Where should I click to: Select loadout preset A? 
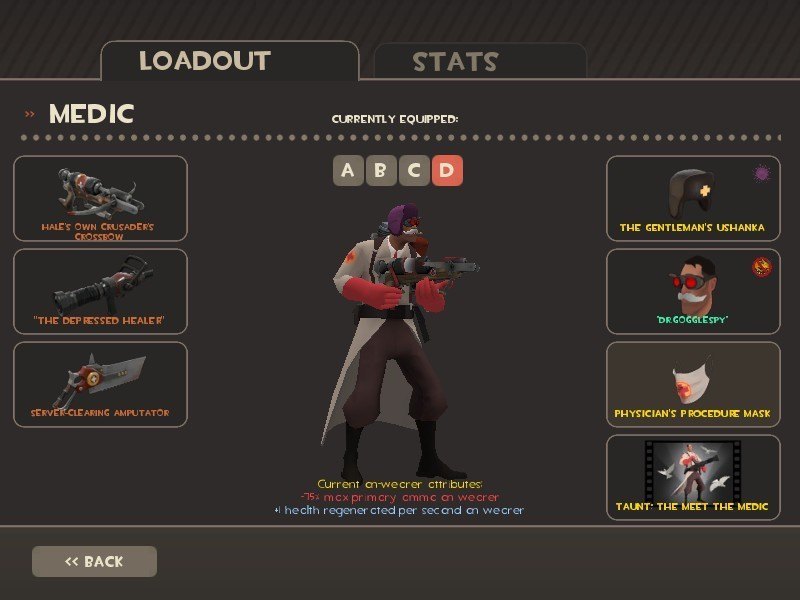[347, 170]
